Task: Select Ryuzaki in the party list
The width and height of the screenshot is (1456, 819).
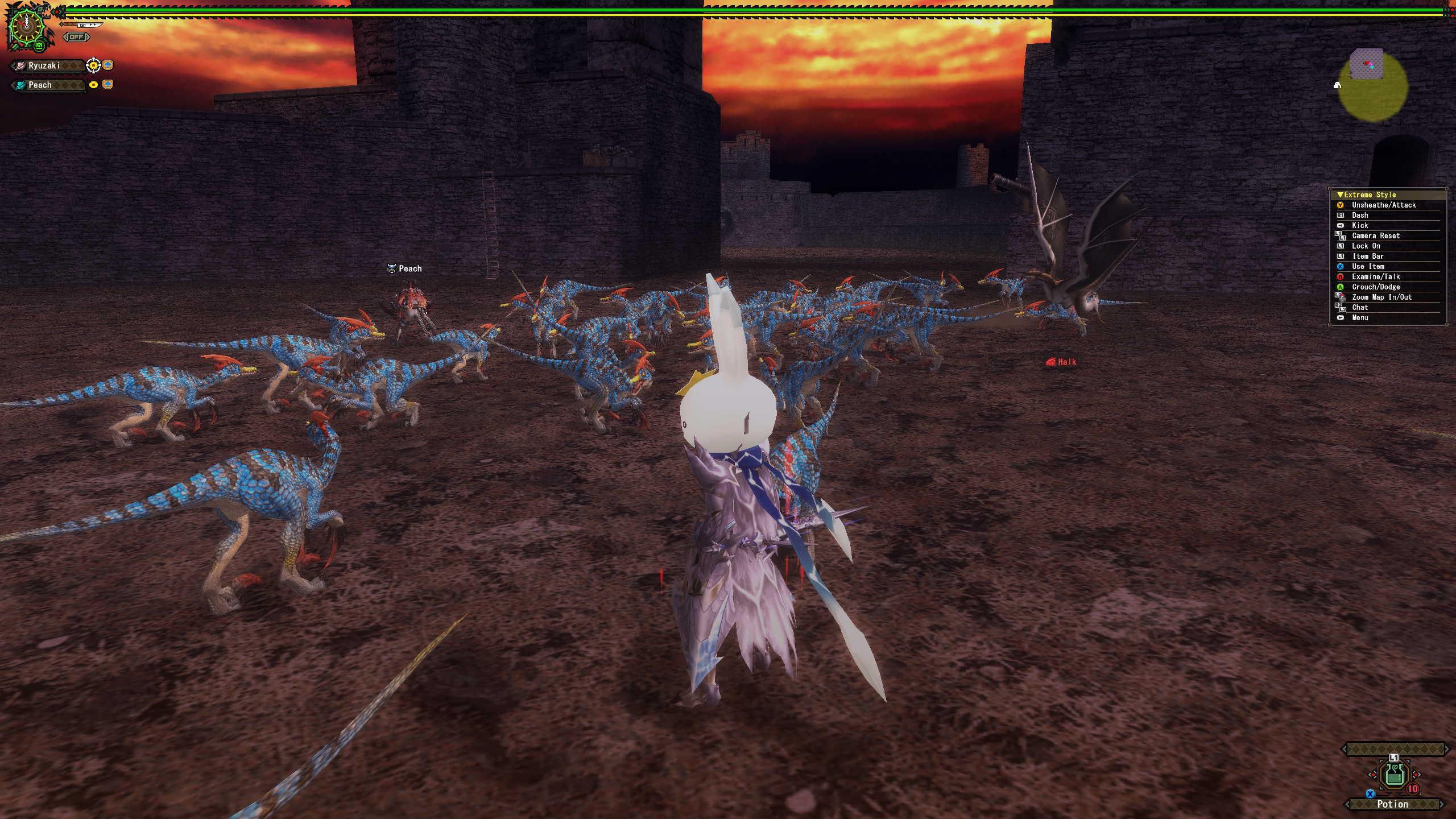Action: [44, 66]
